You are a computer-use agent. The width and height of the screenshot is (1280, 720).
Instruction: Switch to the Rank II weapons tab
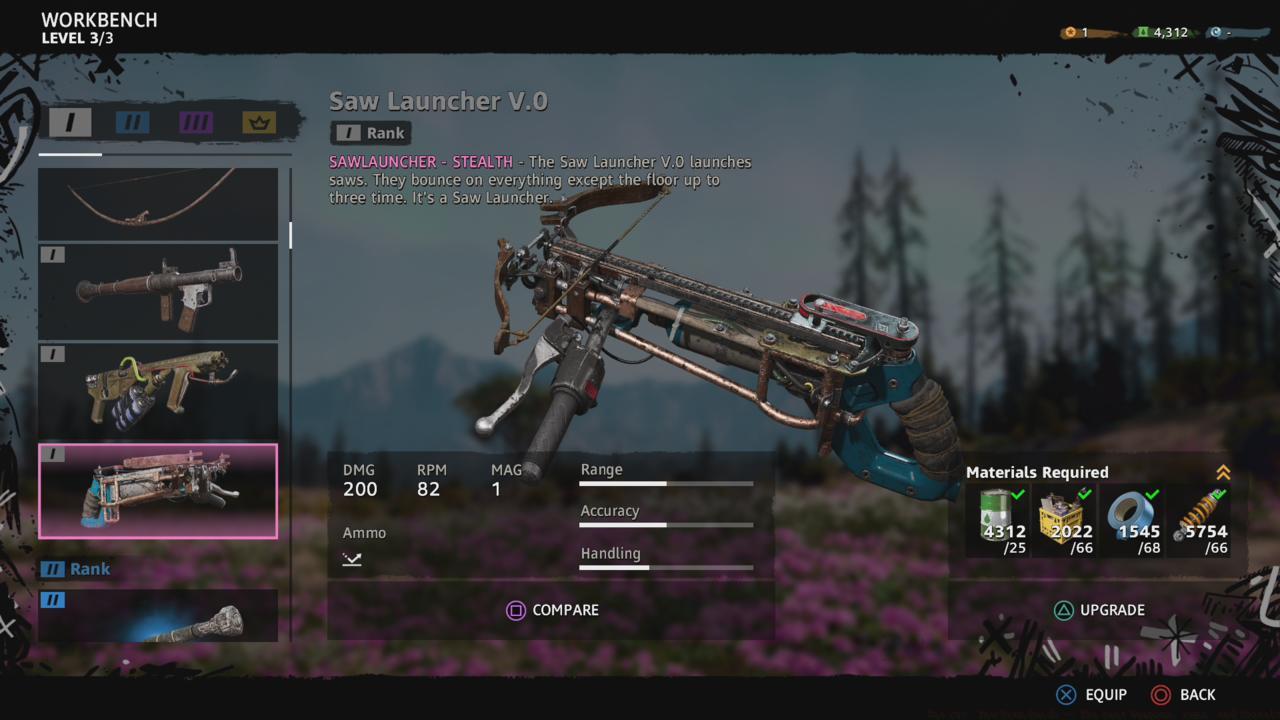coord(135,124)
